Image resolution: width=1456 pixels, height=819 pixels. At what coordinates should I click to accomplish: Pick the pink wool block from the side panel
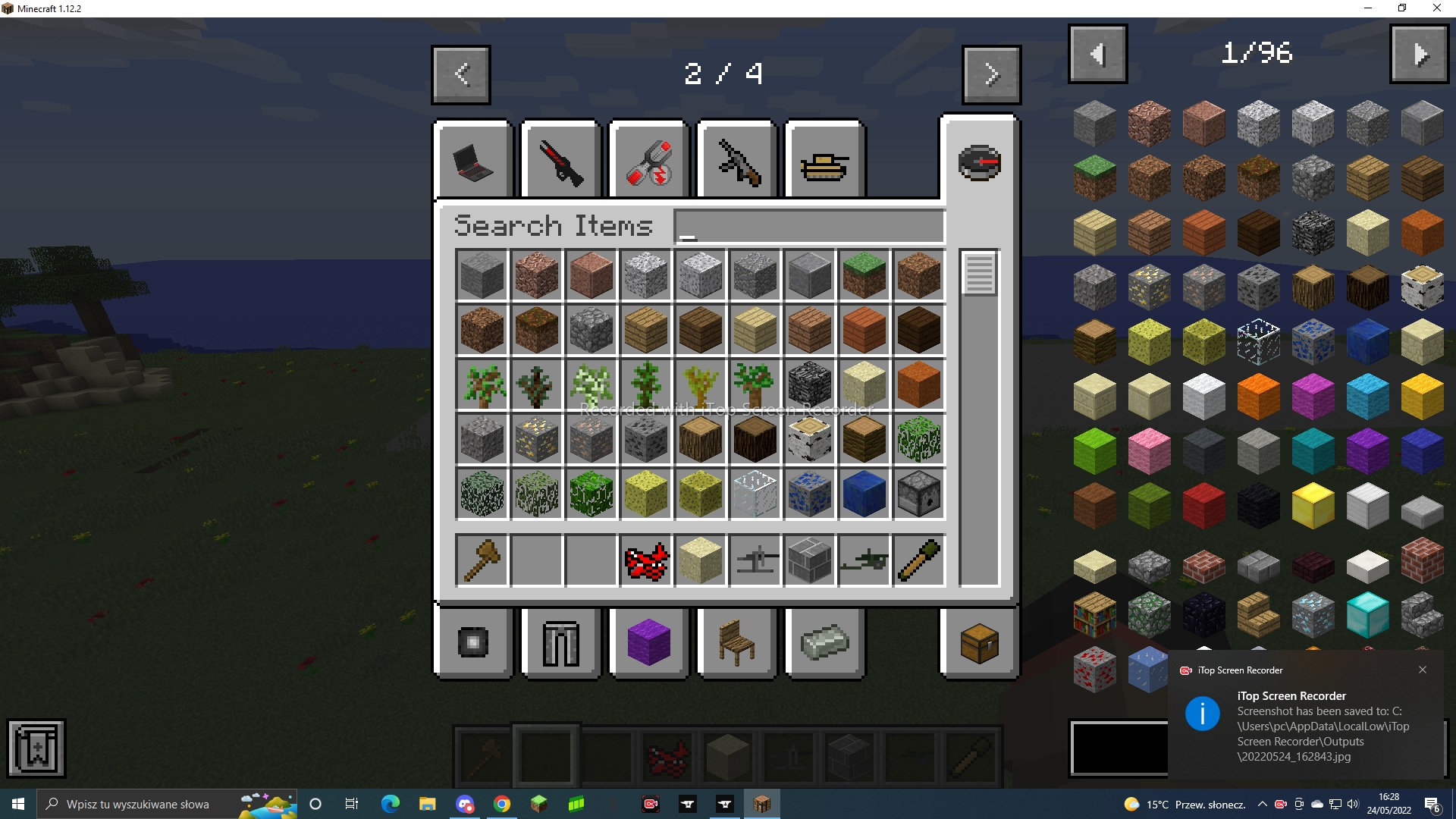tap(1149, 450)
